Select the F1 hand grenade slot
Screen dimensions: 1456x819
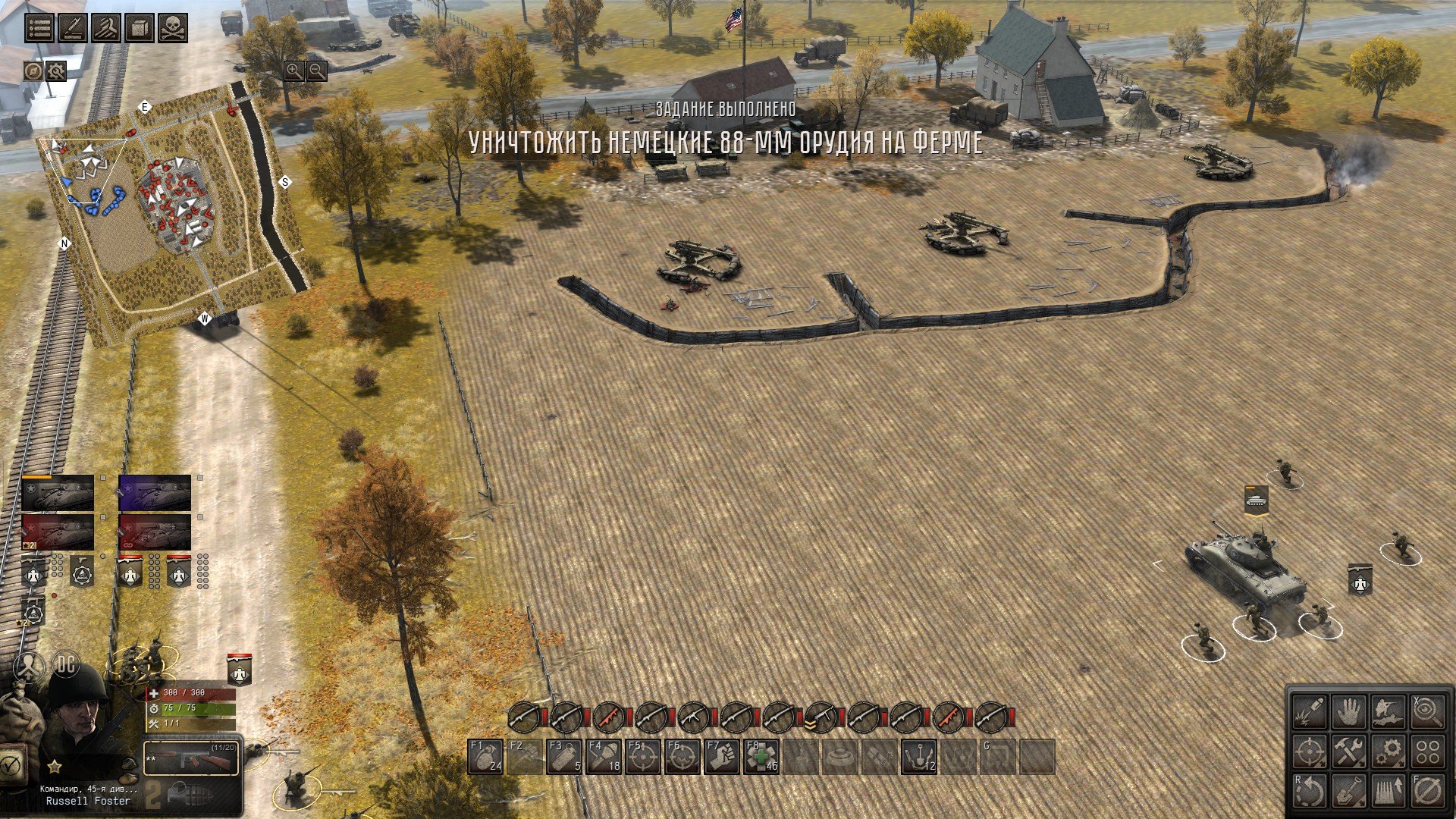coord(485,756)
